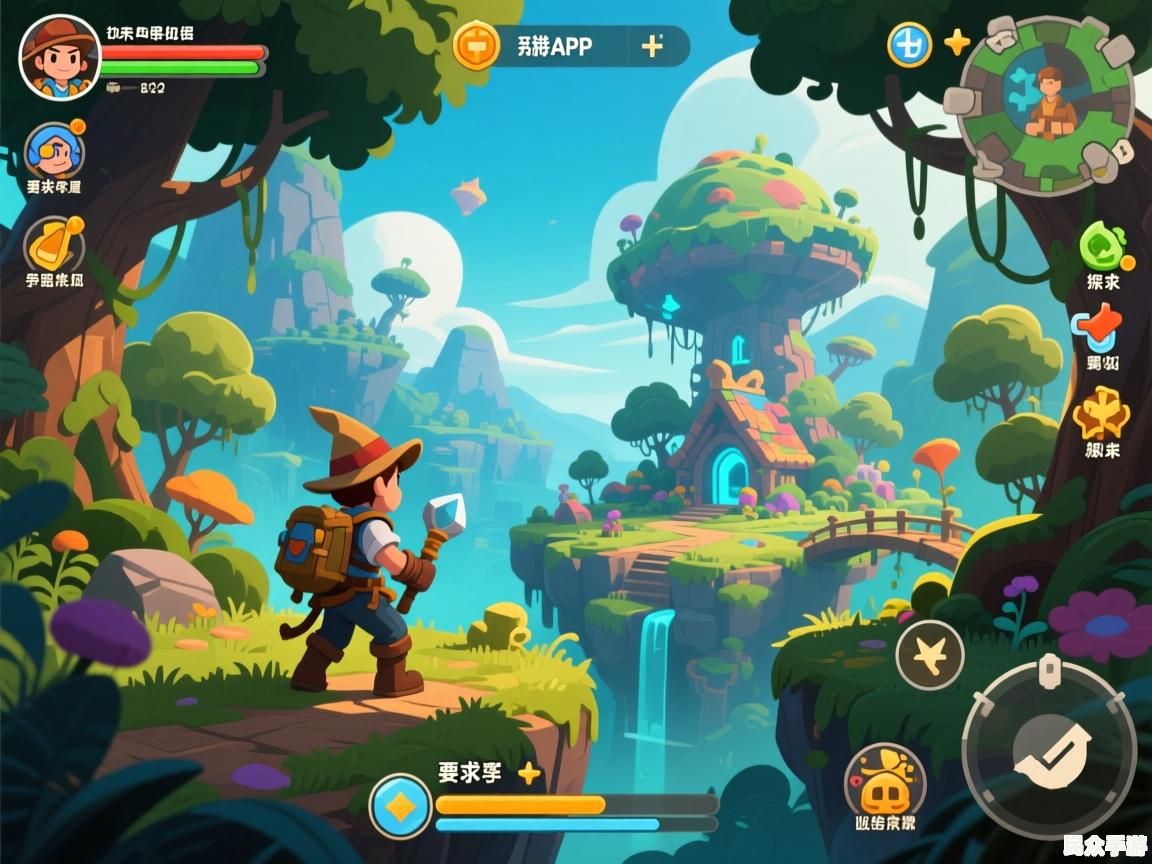The height and width of the screenshot is (864, 1152).
Task: Add currency with the plus beside APP
Action: (652, 46)
